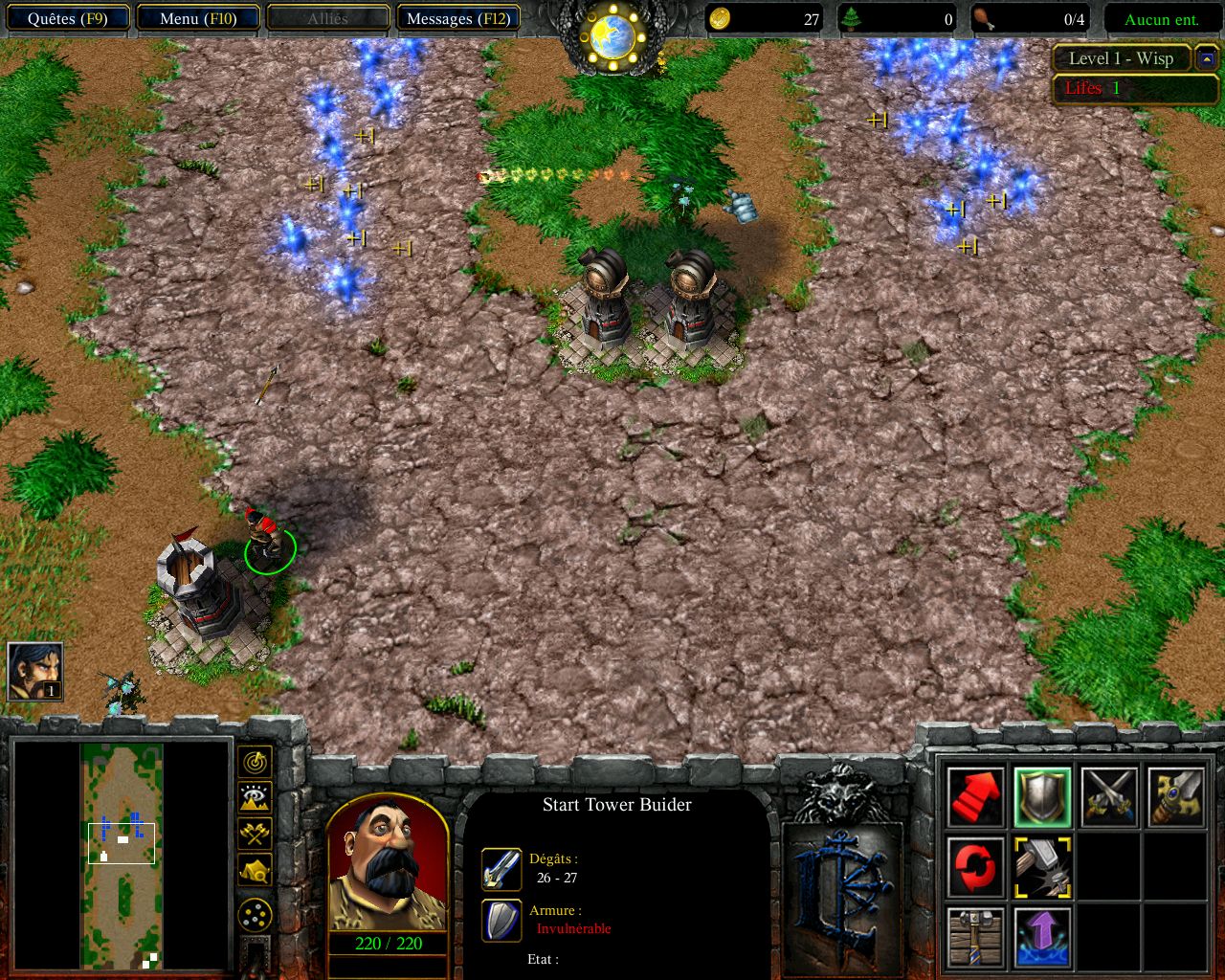Screen dimensions: 1225x980
Task: Click the Menu (F10) button
Action: click(x=197, y=17)
